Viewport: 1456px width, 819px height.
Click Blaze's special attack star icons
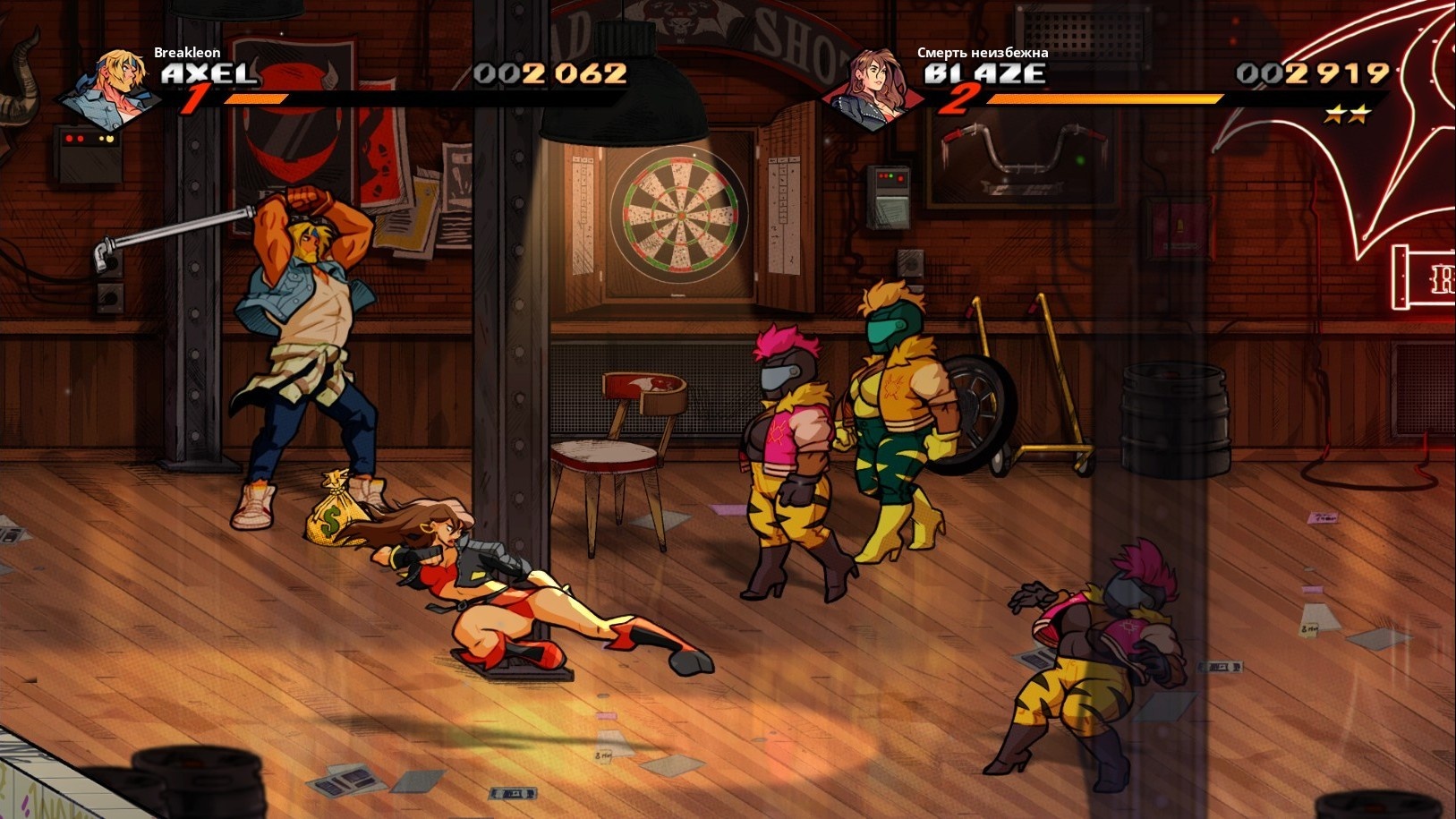tap(1347, 114)
